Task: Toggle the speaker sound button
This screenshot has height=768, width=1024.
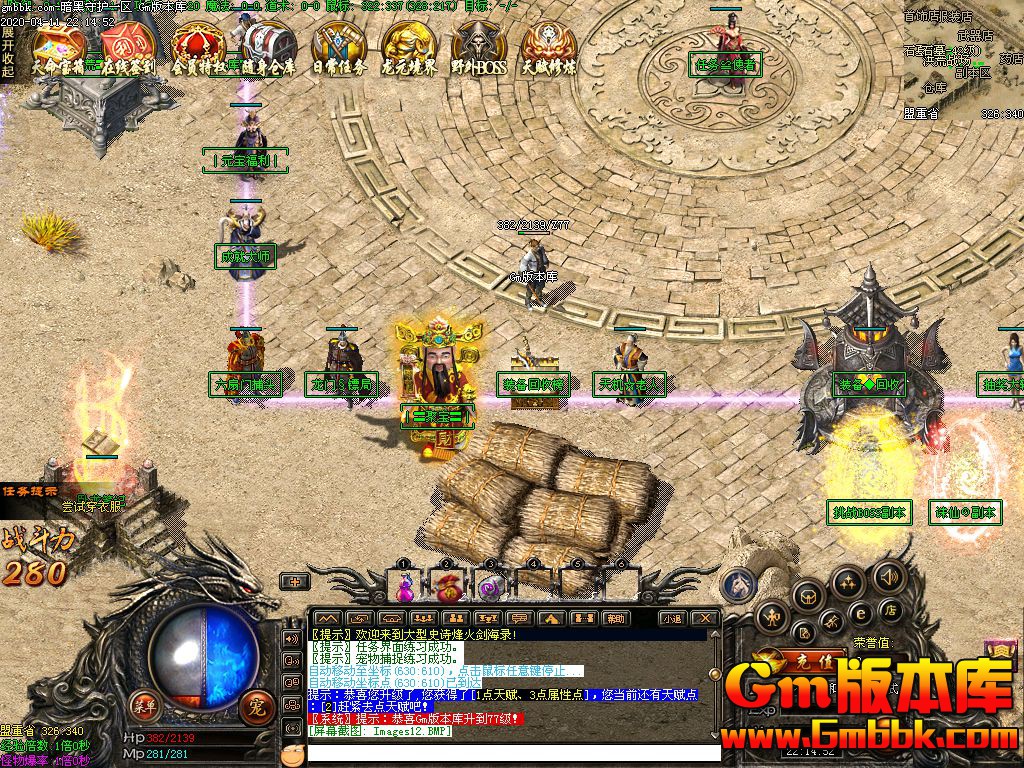Action: click(x=887, y=576)
